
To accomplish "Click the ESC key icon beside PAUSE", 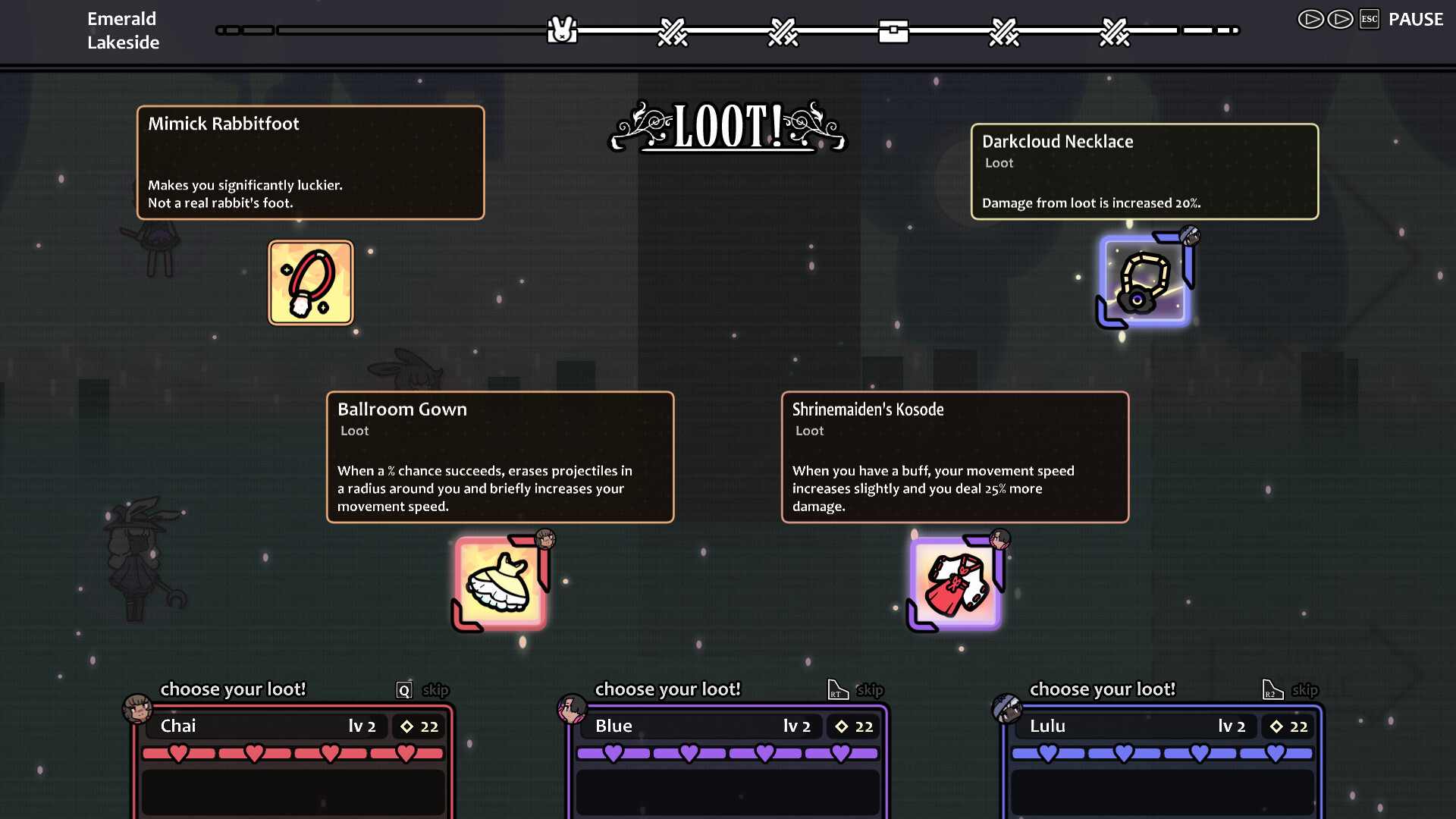I will click(x=1370, y=20).
